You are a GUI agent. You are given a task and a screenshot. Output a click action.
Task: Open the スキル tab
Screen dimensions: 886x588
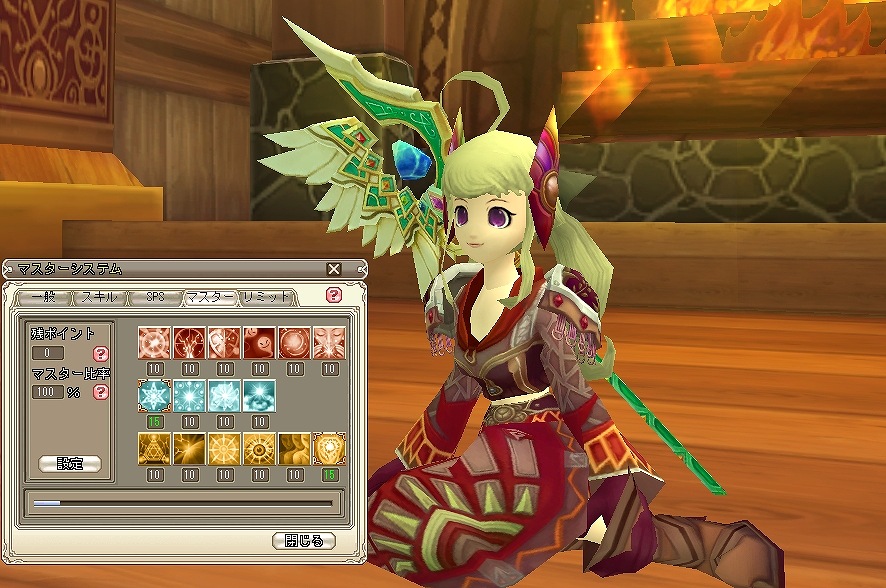click(98, 297)
